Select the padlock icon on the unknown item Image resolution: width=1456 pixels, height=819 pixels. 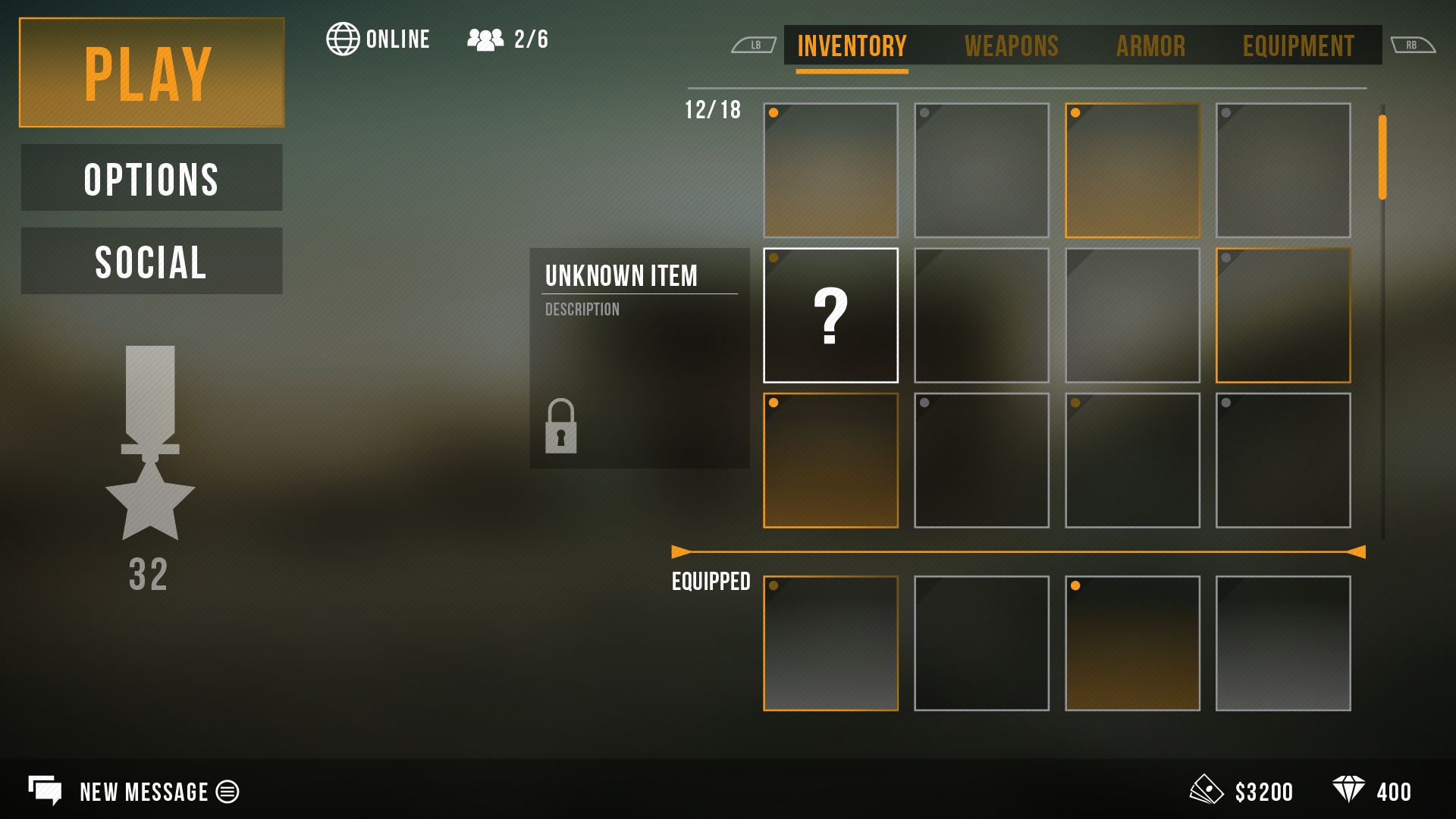tap(562, 427)
